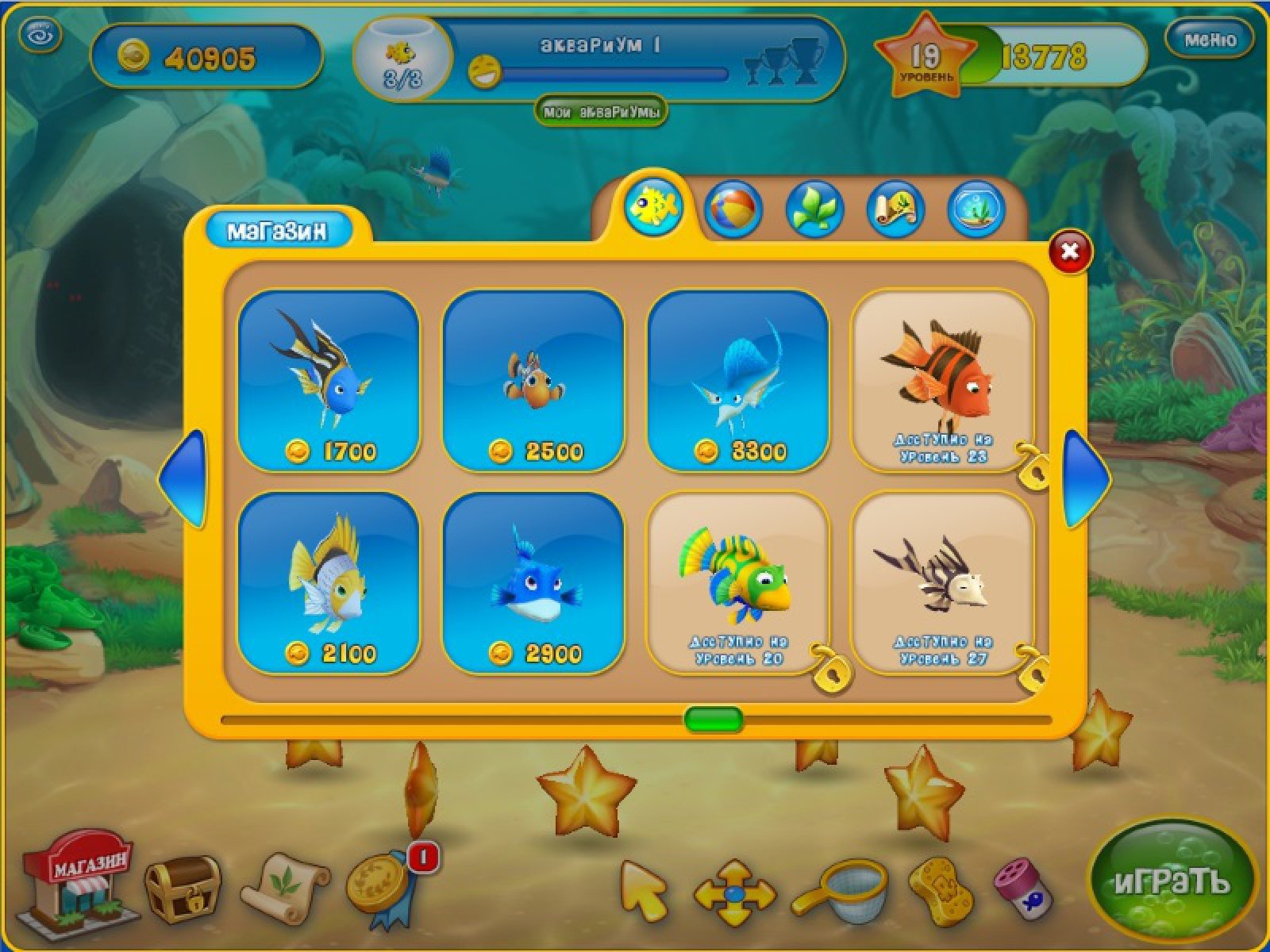Switch to the scroll map tab
The width and height of the screenshot is (1270, 952).
895,209
